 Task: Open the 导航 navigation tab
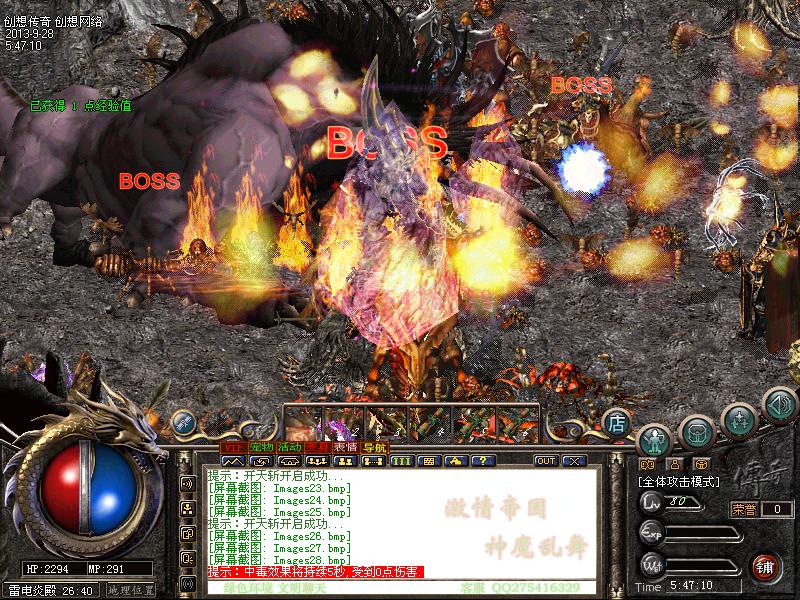pyautogui.click(x=374, y=447)
